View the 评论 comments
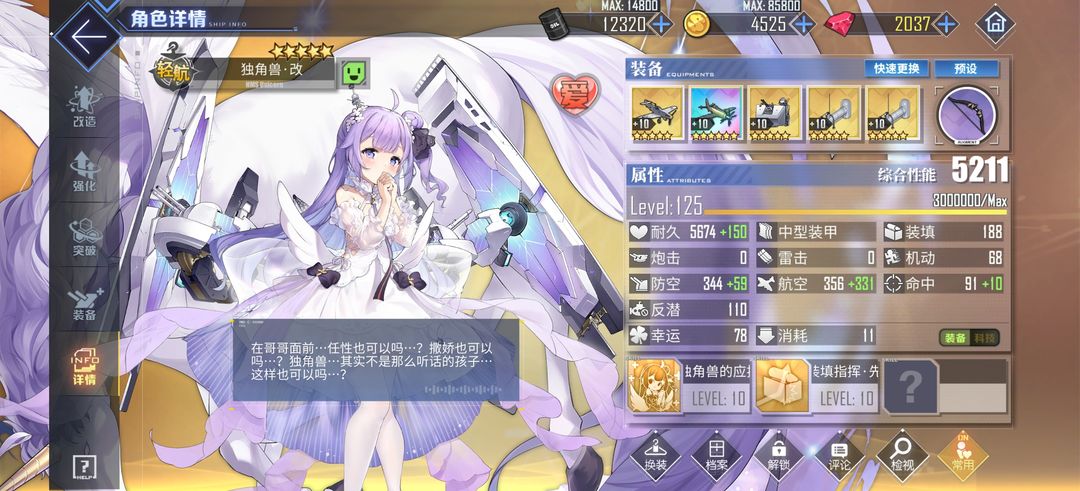 click(x=840, y=455)
